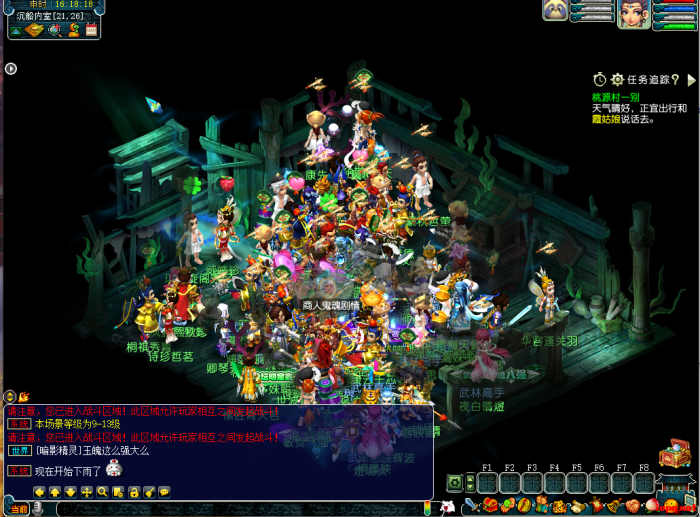Toggle the voice microphone button
The image size is (700, 517).
tap(38, 509)
